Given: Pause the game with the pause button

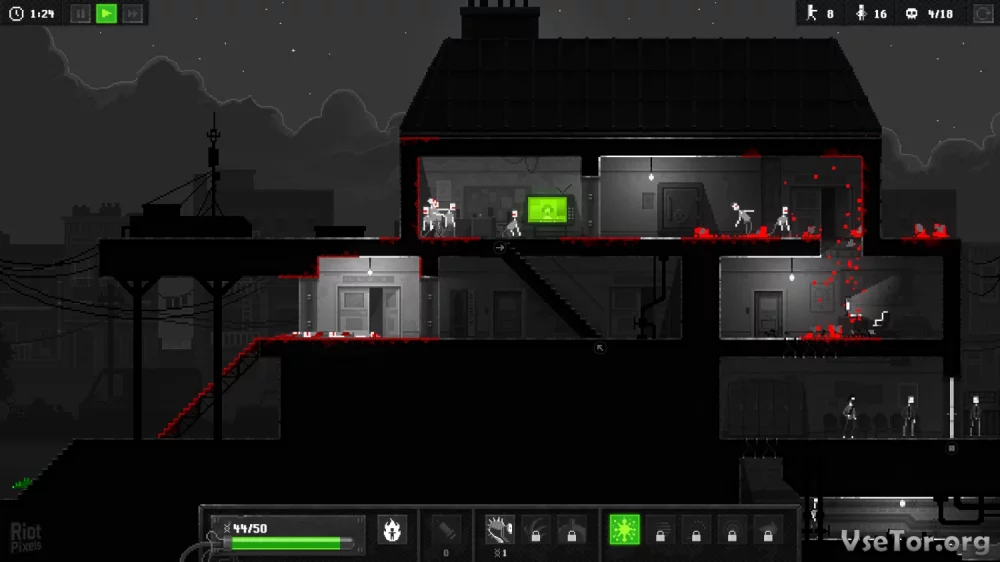Looking at the screenshot, I should tap(81, 13).
